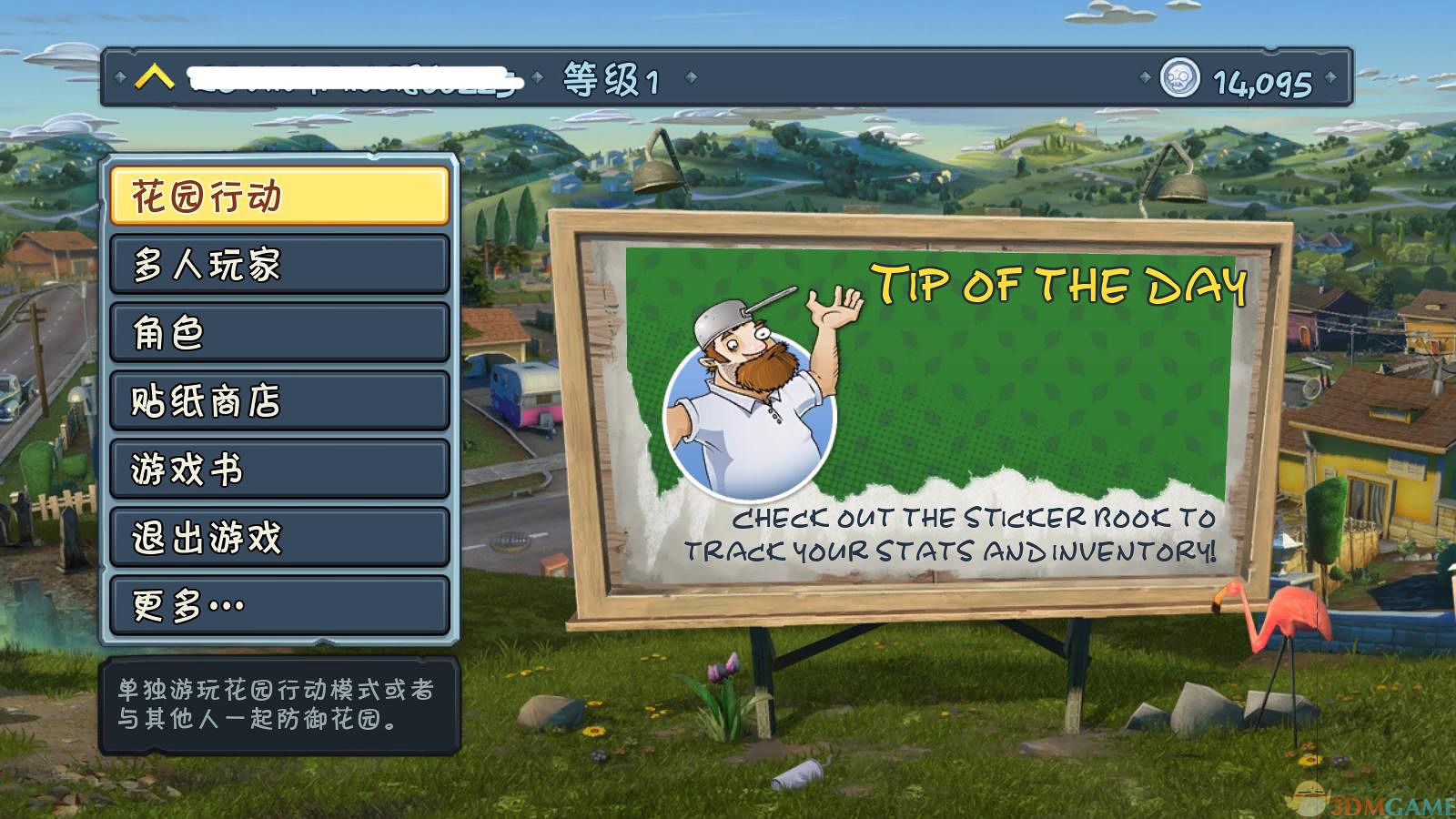Viewport: 1456px width, 819px height.
Task: Choose the 角色 characters option
Action: (279, 332)
